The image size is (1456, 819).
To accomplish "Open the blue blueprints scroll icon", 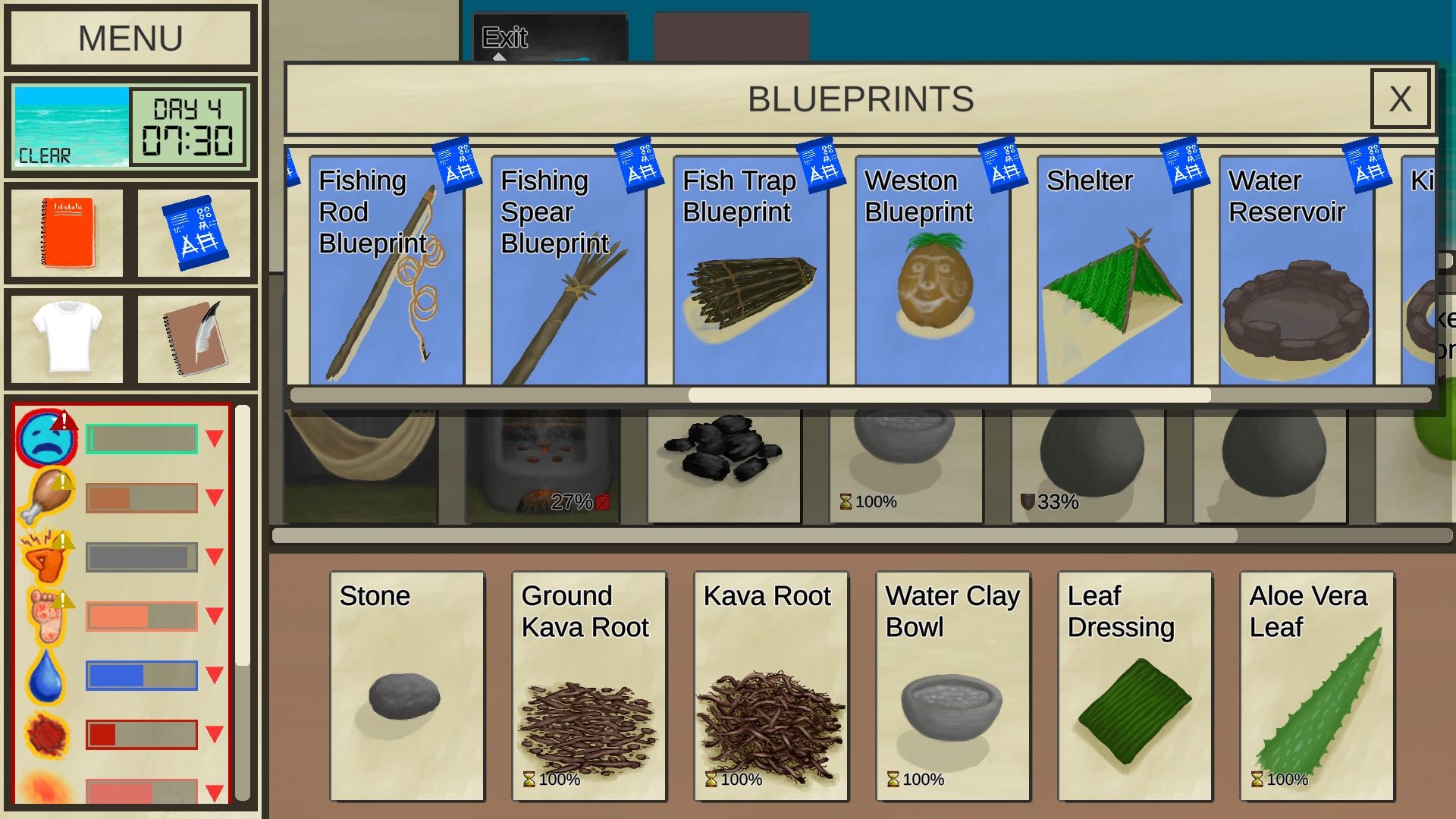I will (x=196, y=233).
